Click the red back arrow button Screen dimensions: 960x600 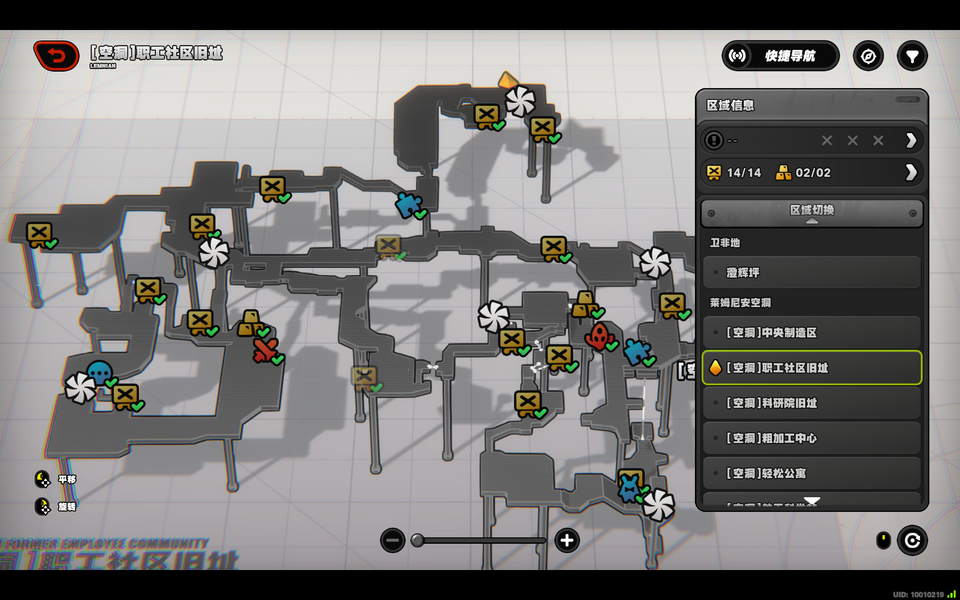[56, 56]
